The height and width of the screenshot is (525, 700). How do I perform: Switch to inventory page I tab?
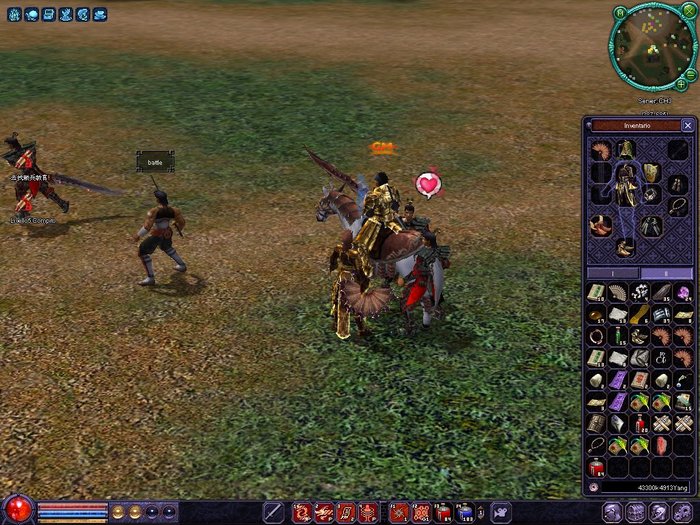click(612, 273)
